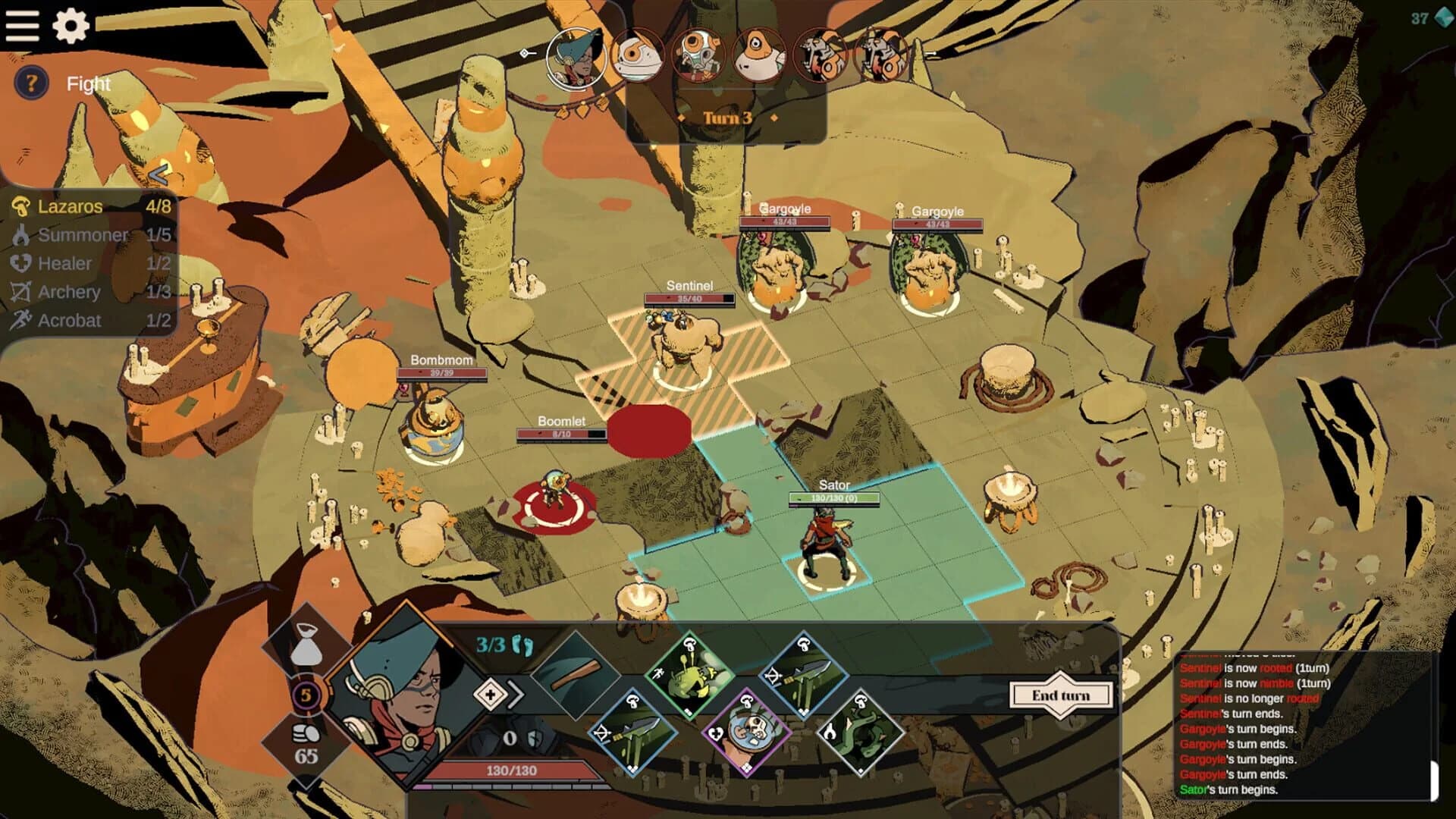Expand the chevron beside the plus diamond

point(516,692)
